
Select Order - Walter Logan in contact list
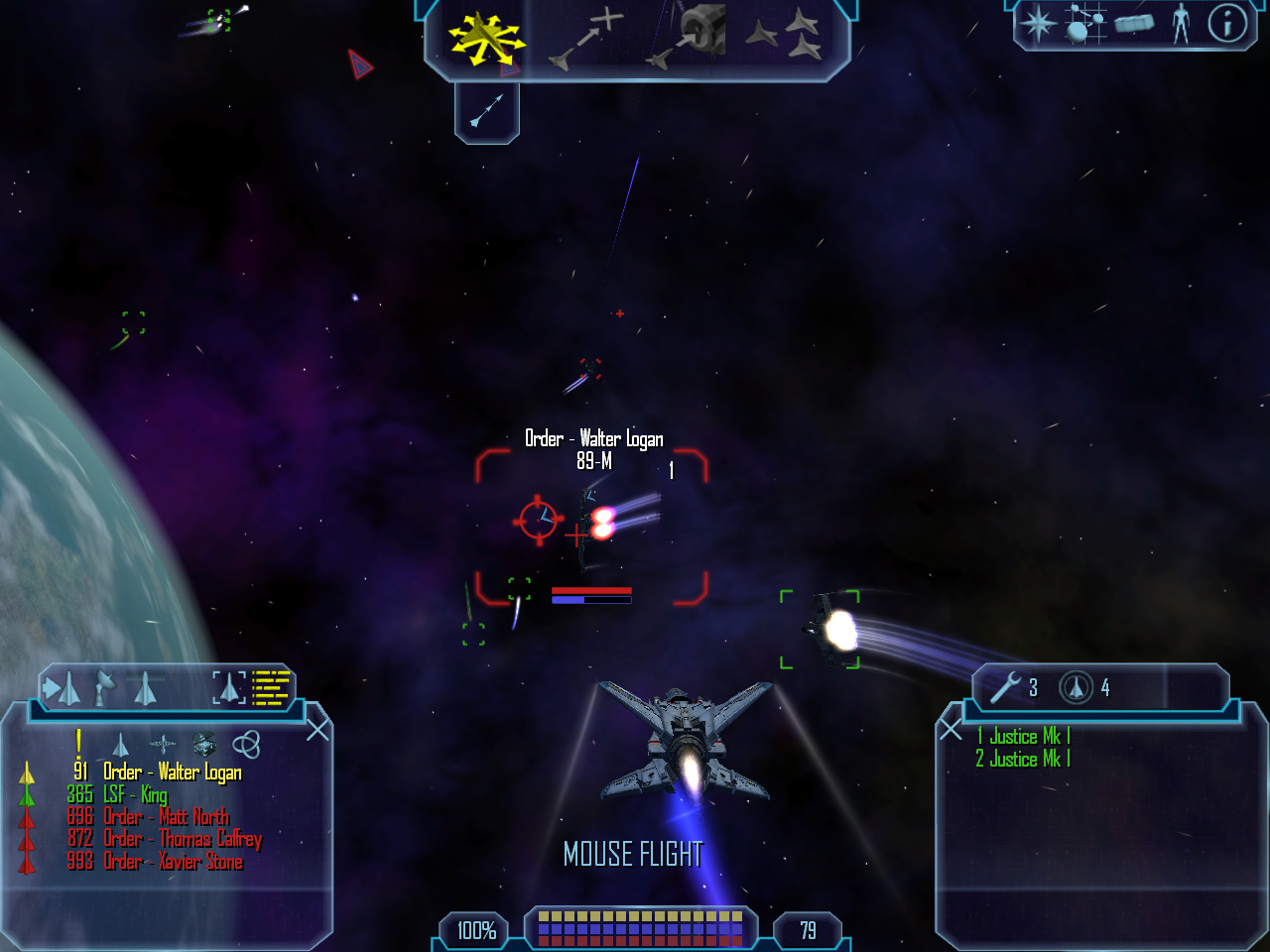(172, 773)
